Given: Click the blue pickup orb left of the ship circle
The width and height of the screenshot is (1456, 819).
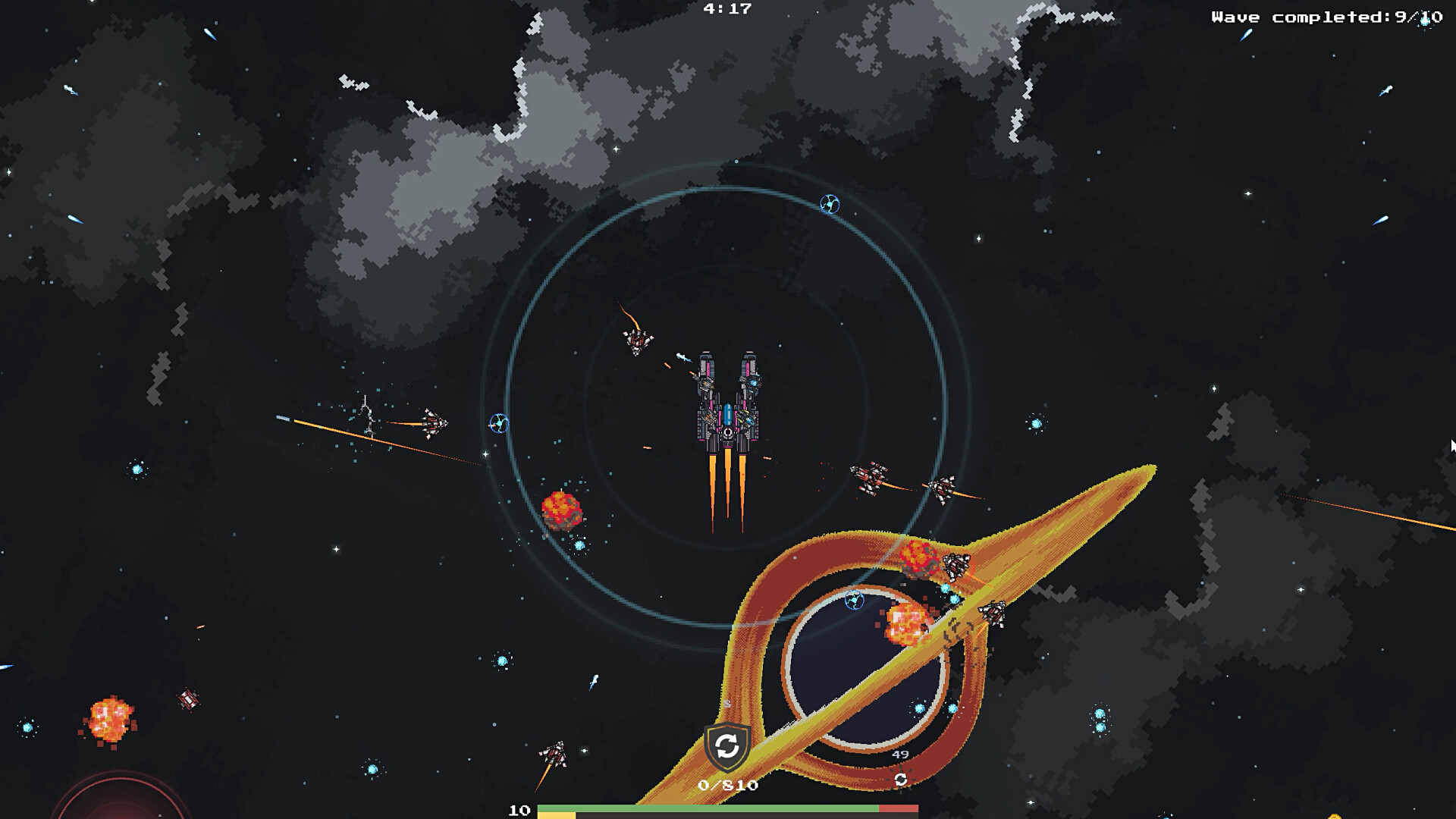Looking at the screenshot, I should 498,422.
